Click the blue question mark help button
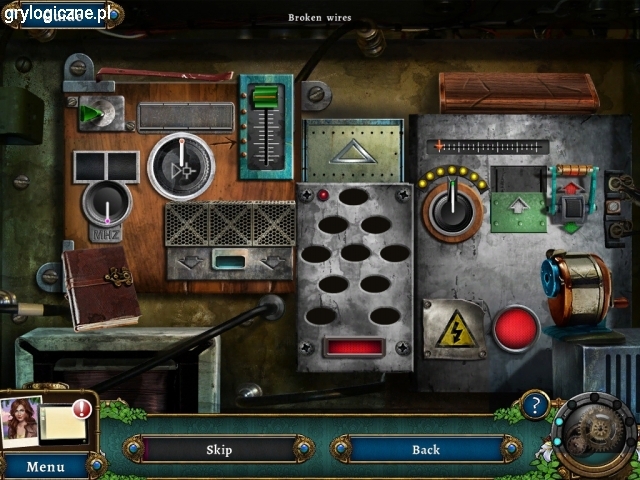 (536, 405)
